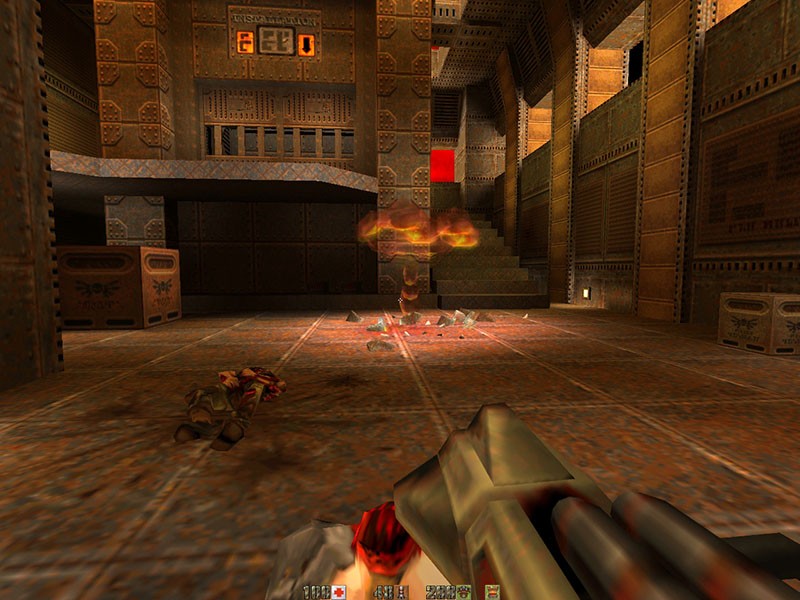Viewport: 800px width, 600px height.
Task: Select the rightmost item icon in the status bar
Action: click(x=491, y=592)
